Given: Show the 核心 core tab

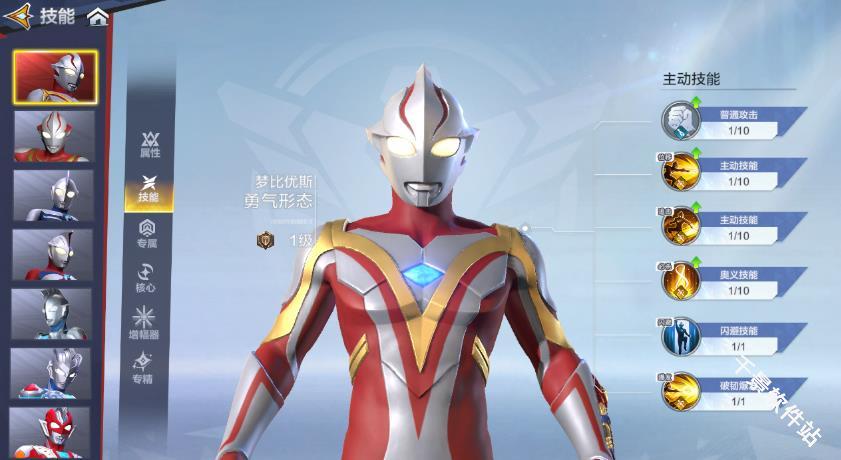Looking at the screenshot, I should (147, 278).
